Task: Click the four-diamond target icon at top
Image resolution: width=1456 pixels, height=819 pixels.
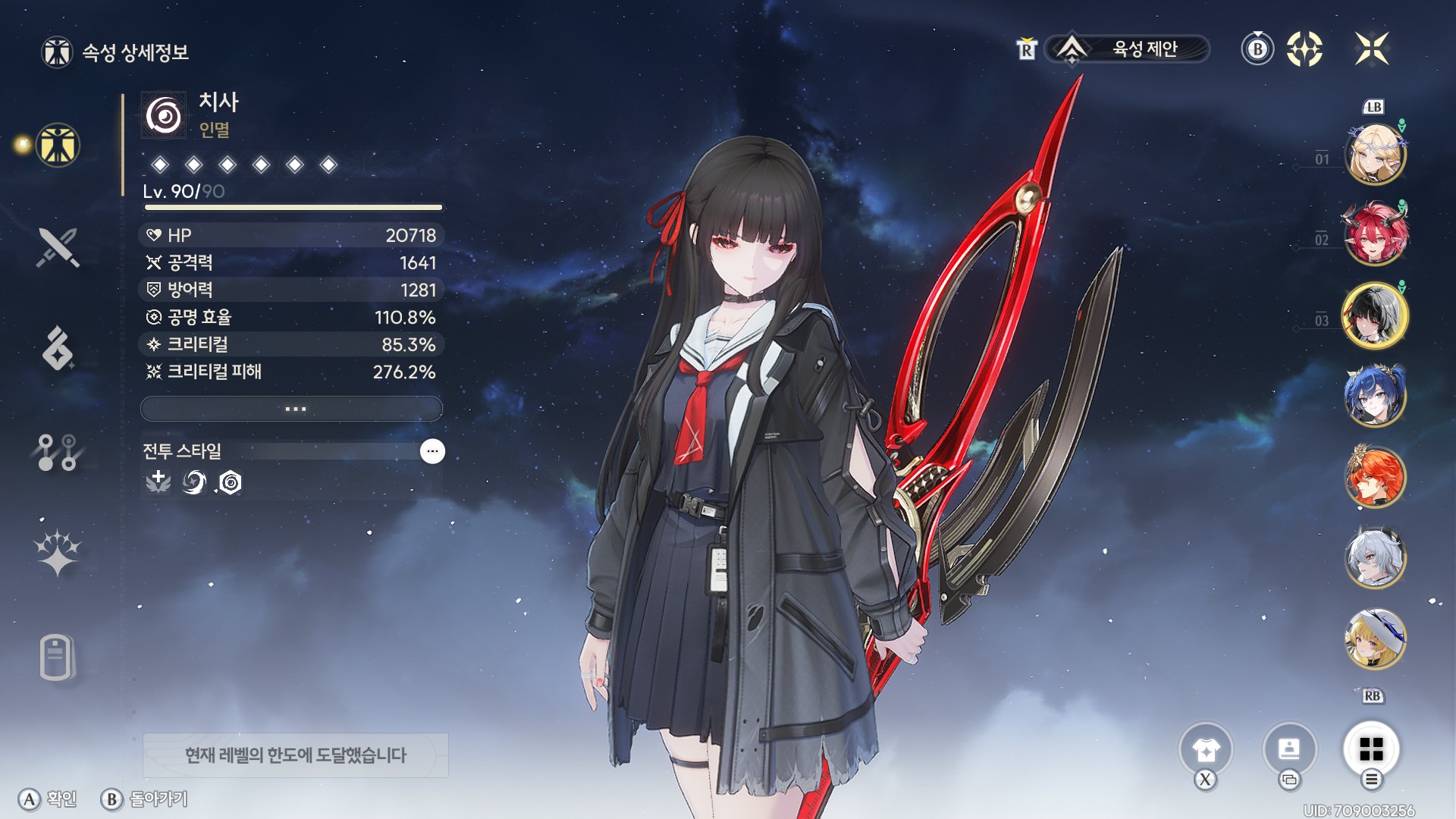Action: (1304, 49)
